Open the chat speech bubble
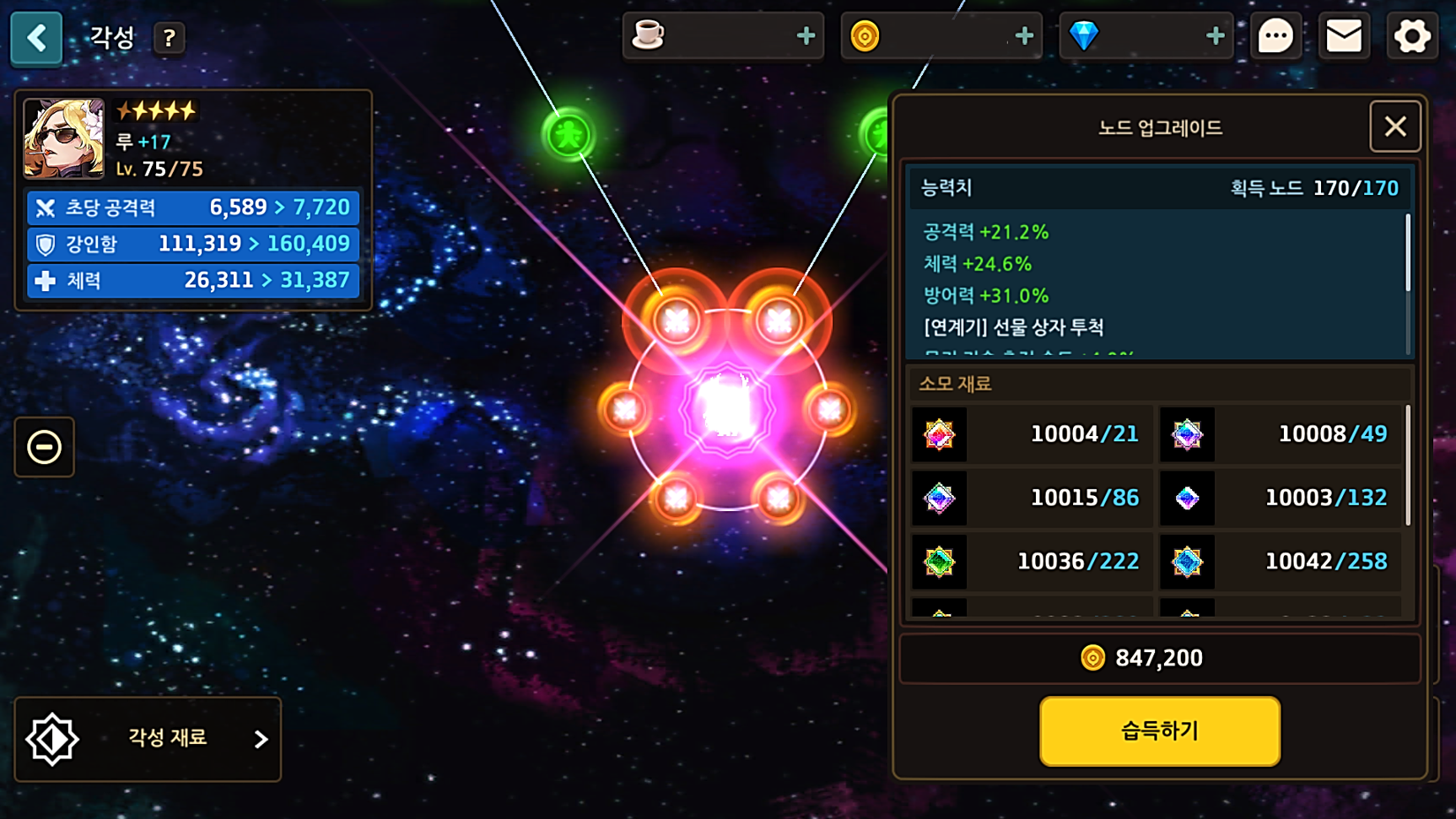 [x=1275, y=37]
